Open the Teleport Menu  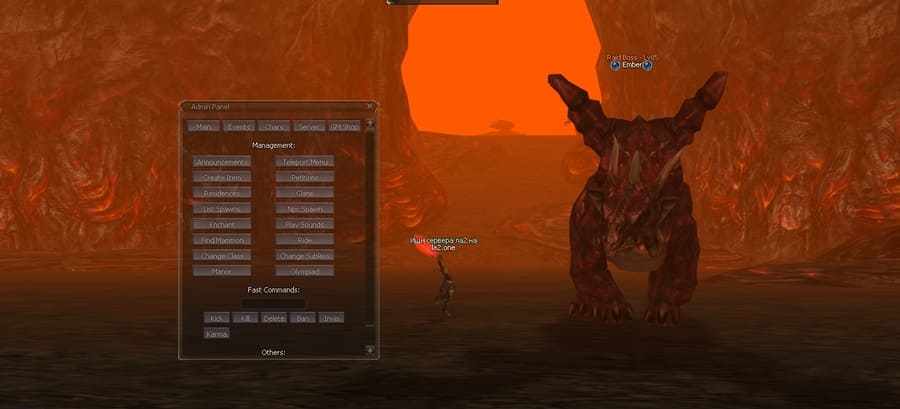coord(305,161)
